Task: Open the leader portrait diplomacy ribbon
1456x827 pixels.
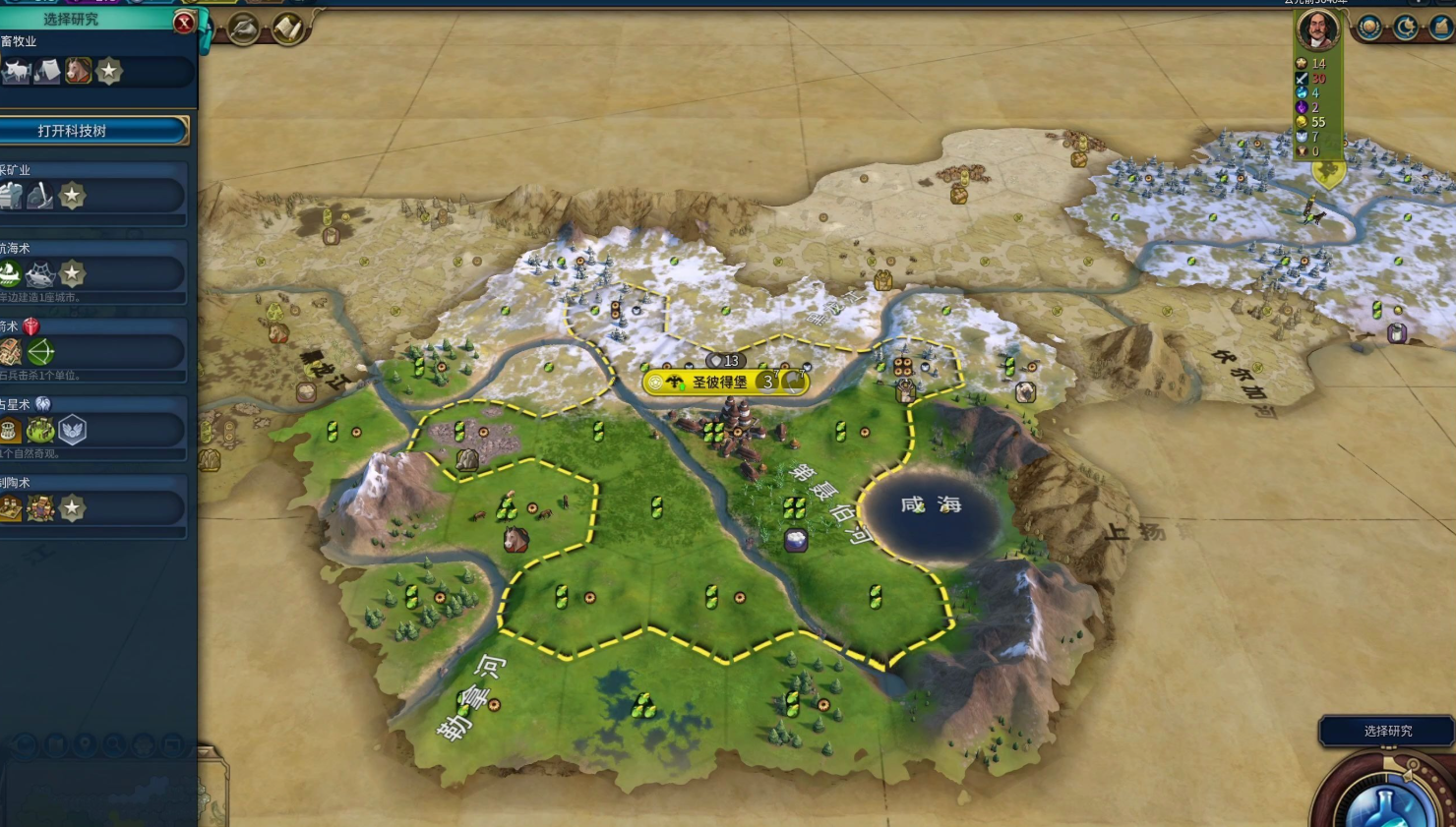Action: tap(1317, 30)
